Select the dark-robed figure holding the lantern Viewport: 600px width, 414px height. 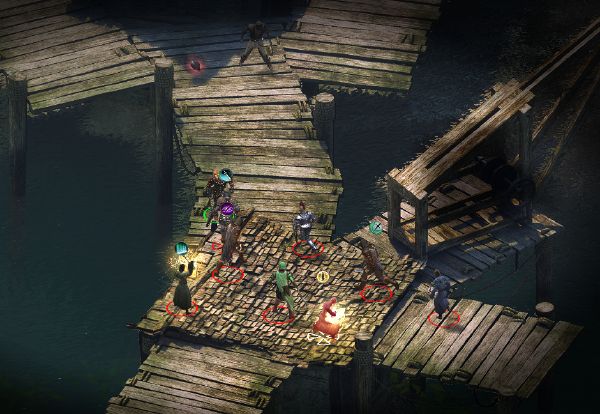pos(183,288)
